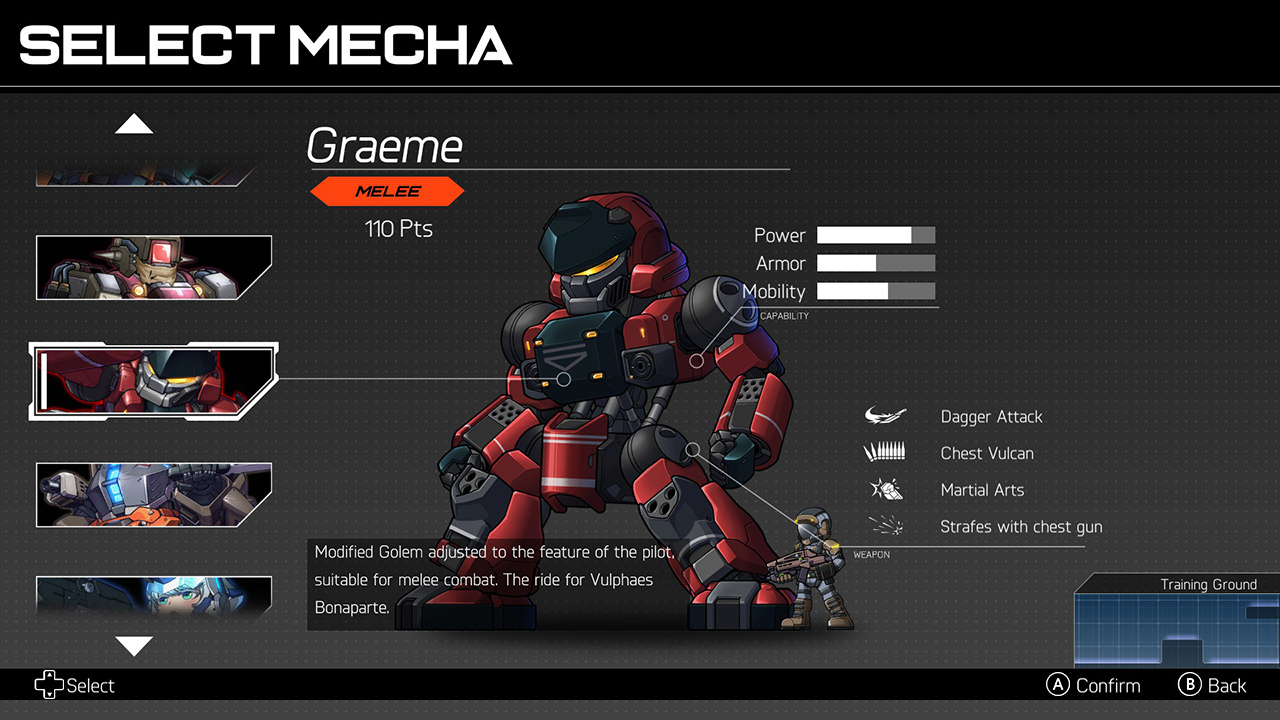Click the Confirm action label
The width and height of the screenshot is (1280, 720).
tap(1109, 685)
